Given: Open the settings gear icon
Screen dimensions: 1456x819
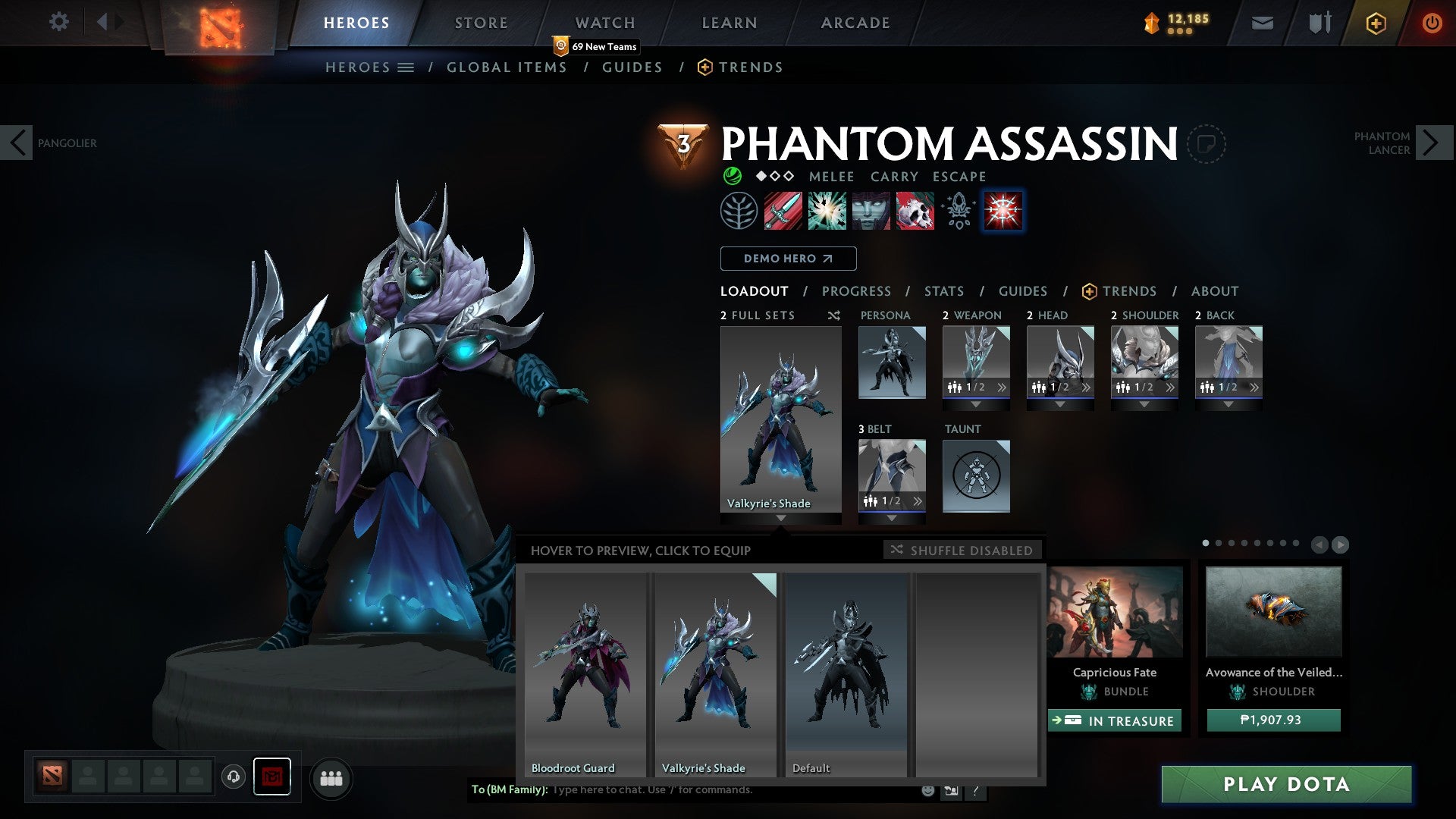Looking at the screenshot, I should pyautogui.click(x=58, y=22).
